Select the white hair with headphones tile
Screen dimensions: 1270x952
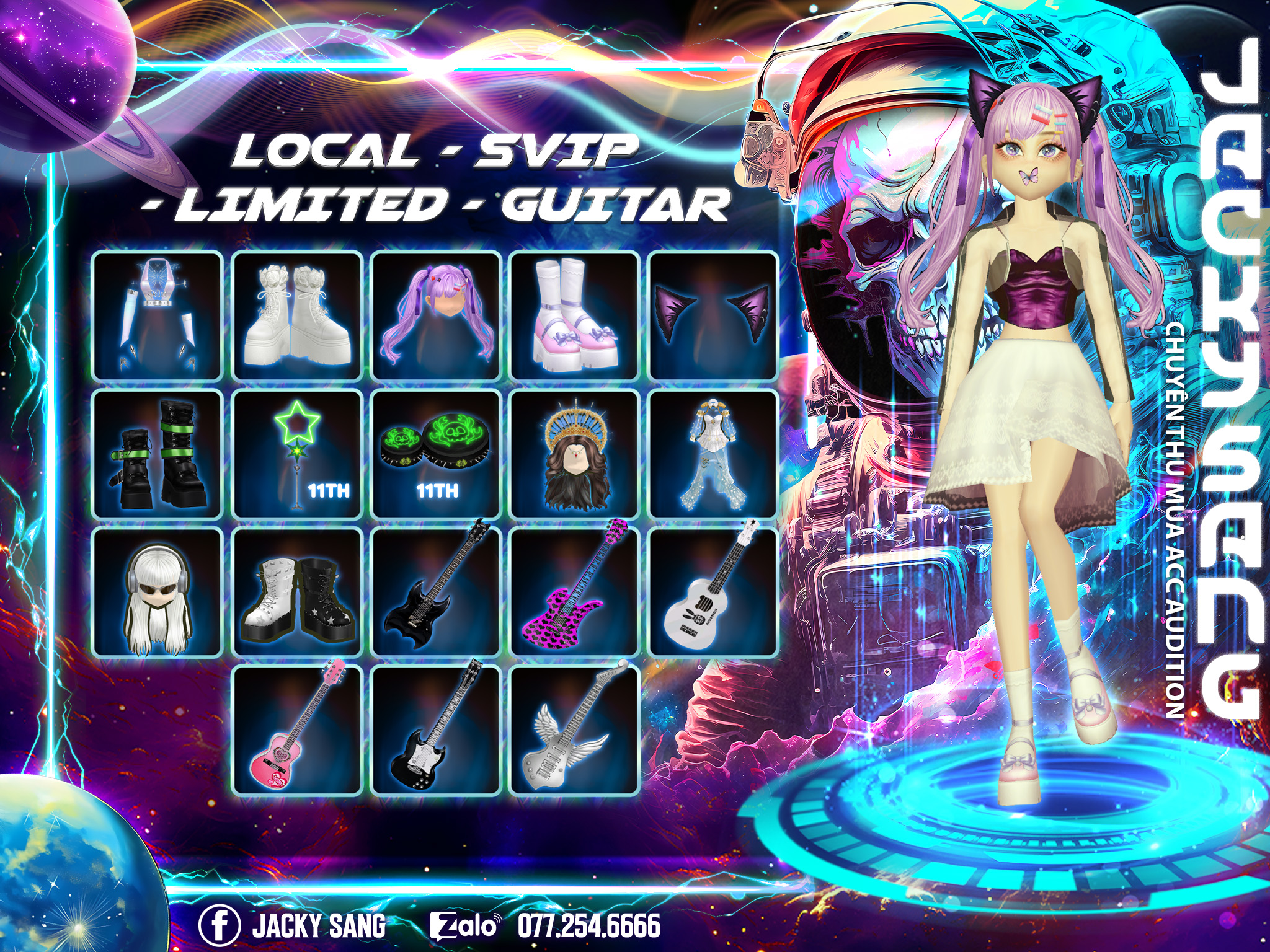tap(158, 592)
